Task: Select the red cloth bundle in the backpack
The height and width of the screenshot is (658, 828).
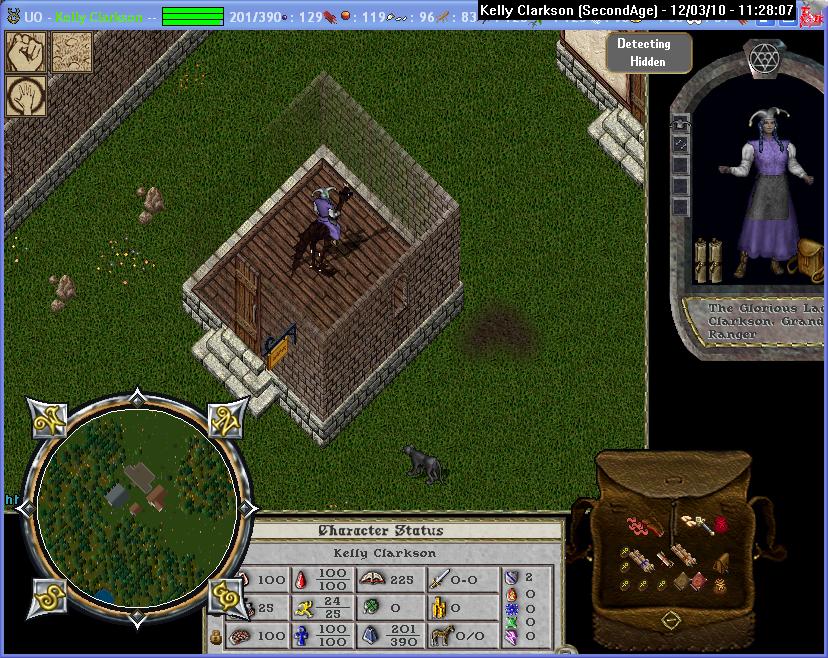Action: tap(722, 523)
